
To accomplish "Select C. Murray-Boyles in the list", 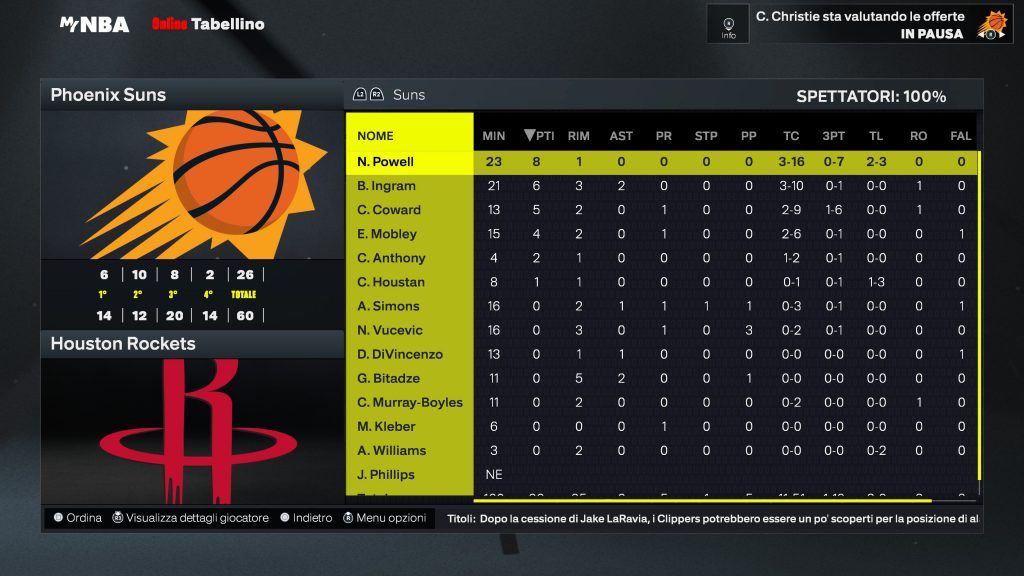I will coord(410,402).
